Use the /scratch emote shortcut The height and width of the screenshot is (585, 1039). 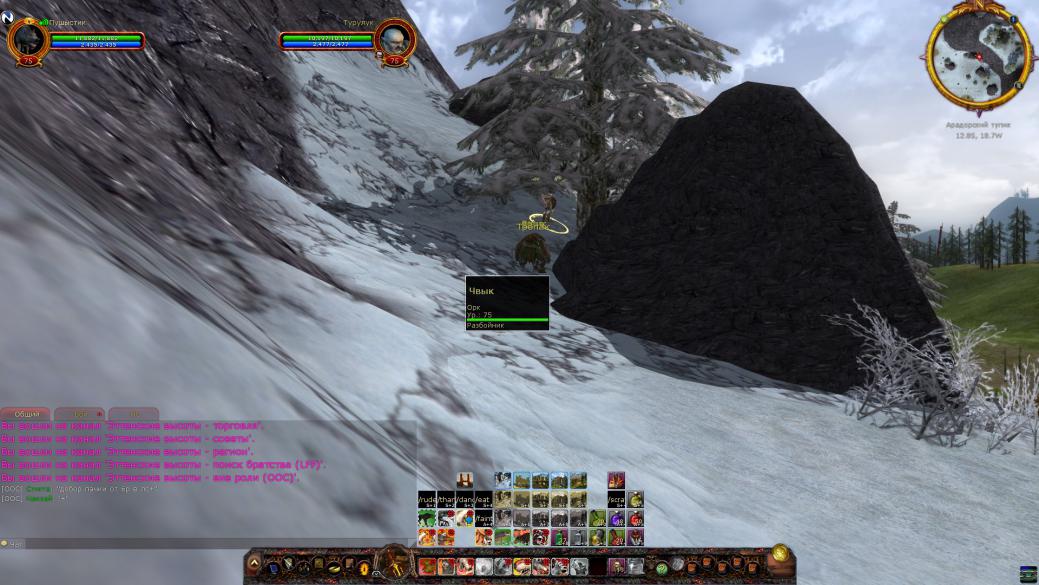(616, 499)
